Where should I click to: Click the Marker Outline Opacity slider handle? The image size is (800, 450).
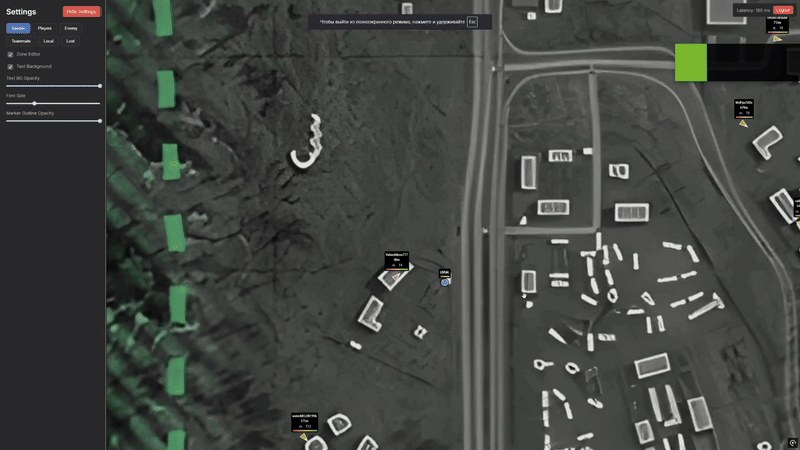tap(99, 121)
